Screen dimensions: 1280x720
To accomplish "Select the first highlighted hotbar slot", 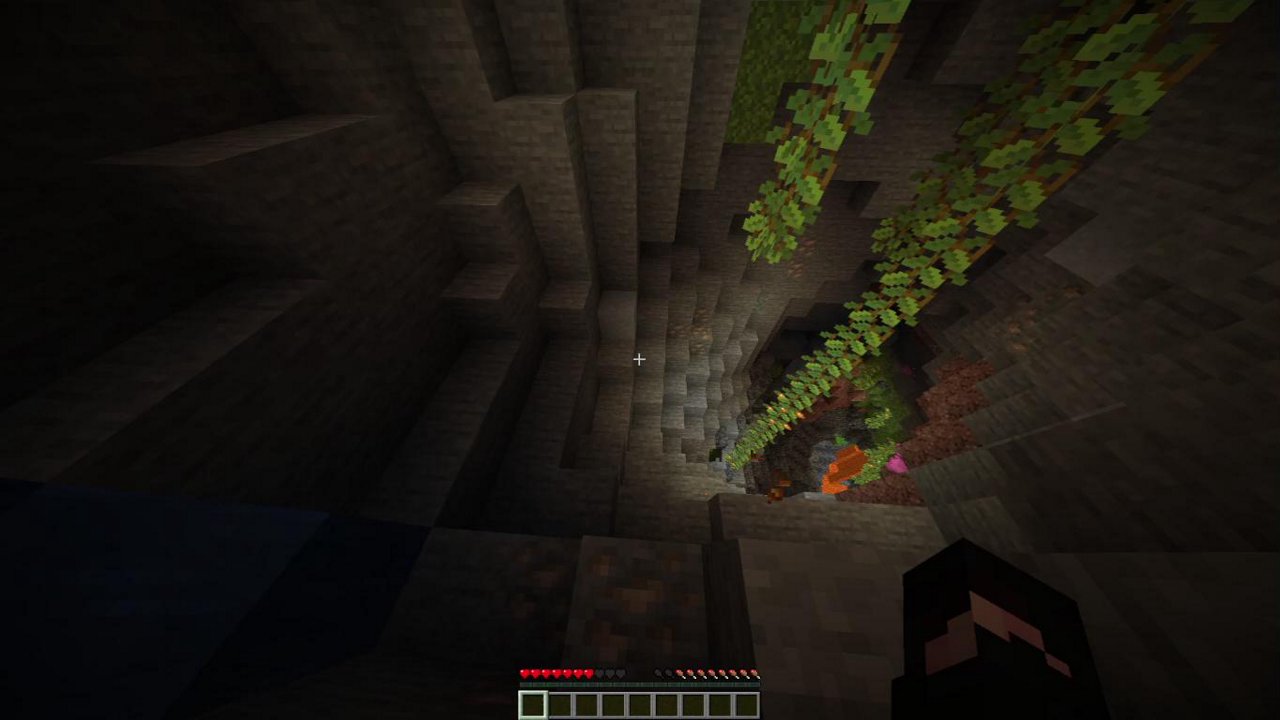I will 531,703.
